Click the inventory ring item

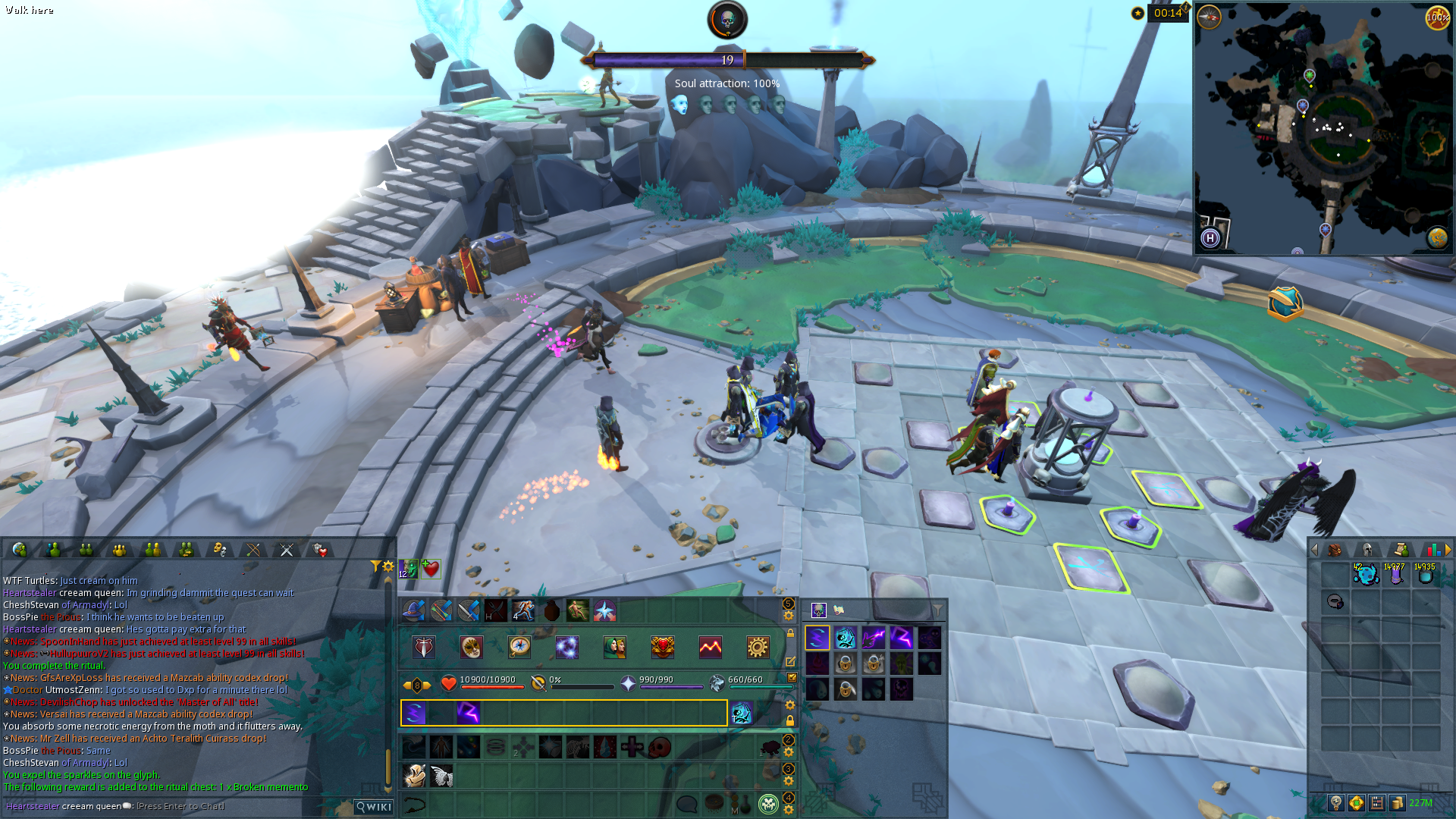pos(1335,602)
